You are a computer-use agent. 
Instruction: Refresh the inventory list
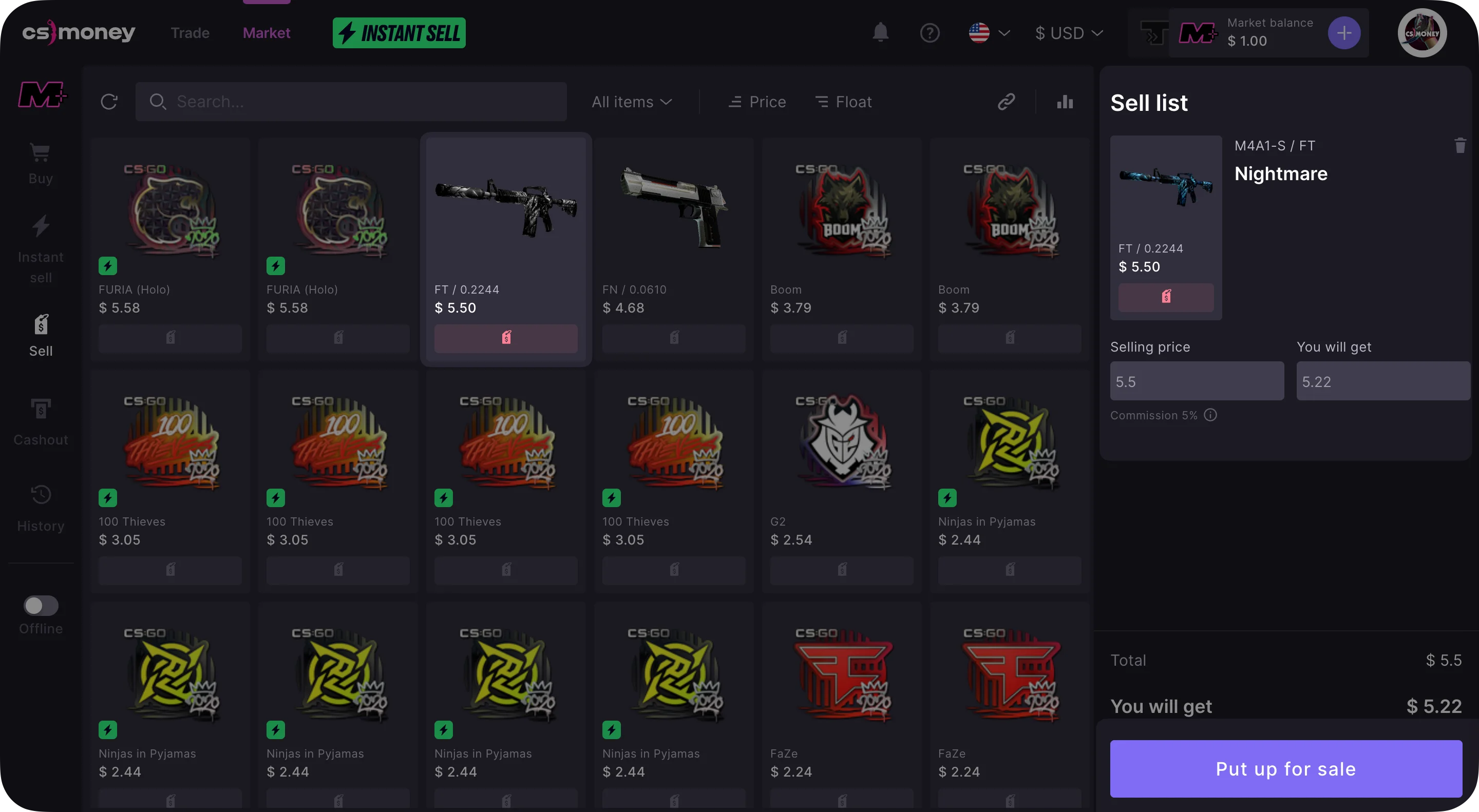pyautogui.click(x=109, y=102)
